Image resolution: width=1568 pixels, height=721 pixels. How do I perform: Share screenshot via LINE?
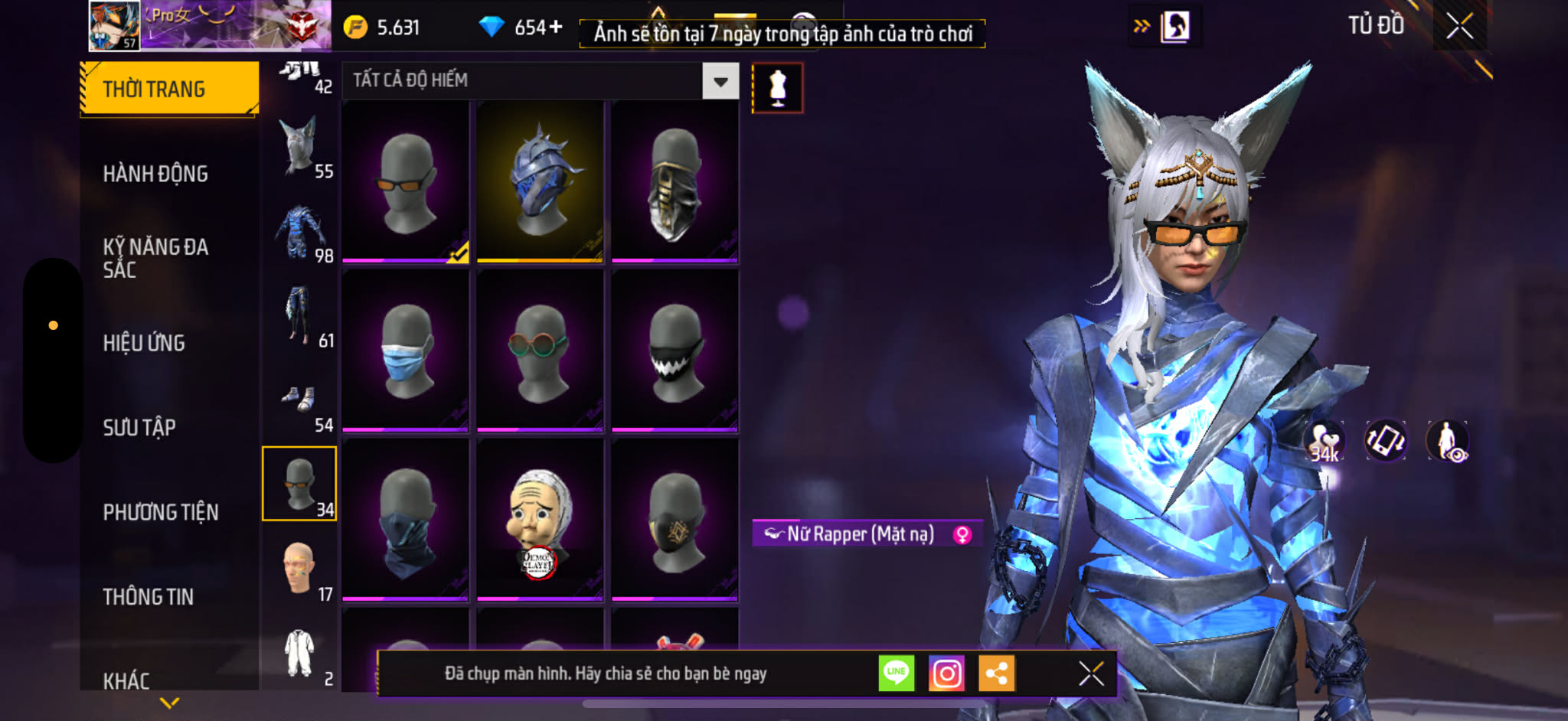pos(896,674)
